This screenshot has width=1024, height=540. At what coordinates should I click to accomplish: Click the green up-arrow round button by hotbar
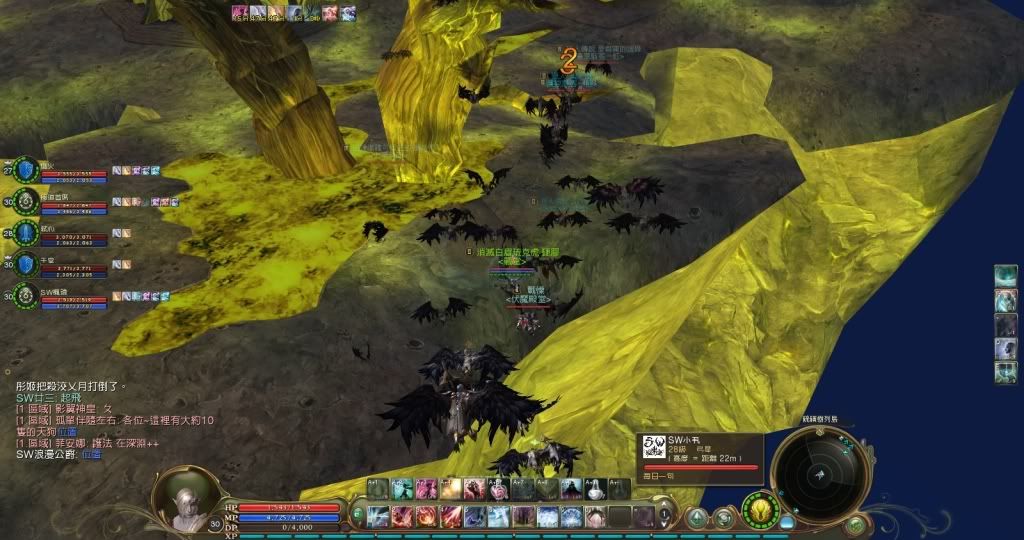tap(696, 517)
